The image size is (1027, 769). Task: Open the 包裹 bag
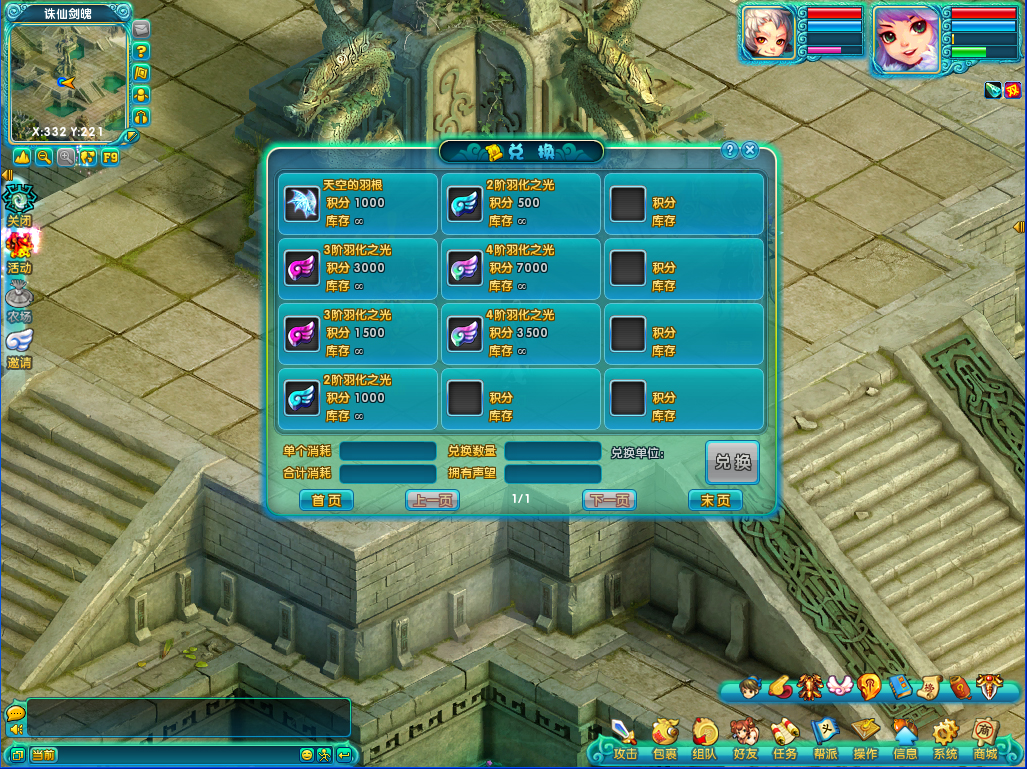click(x=665, y=738)
